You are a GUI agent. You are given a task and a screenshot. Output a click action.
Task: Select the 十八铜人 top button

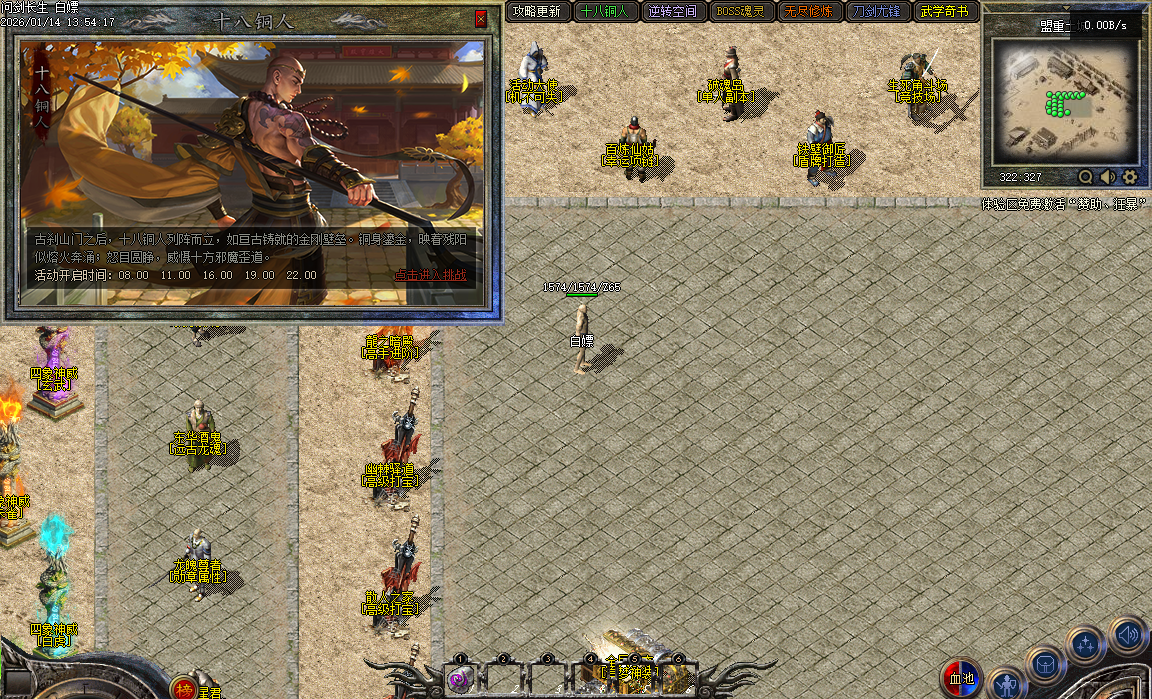[x=606, y=12]
